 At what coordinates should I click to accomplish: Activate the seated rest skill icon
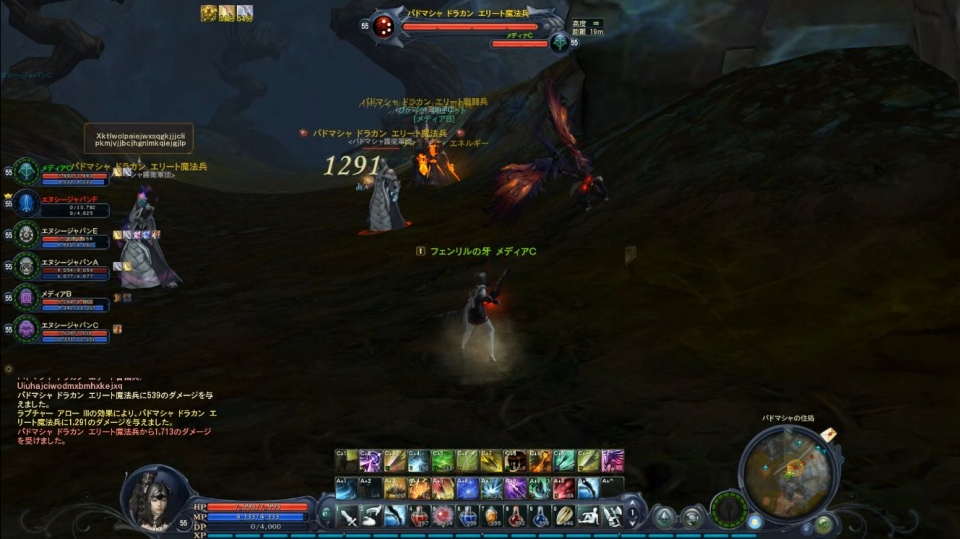(588, 516)
